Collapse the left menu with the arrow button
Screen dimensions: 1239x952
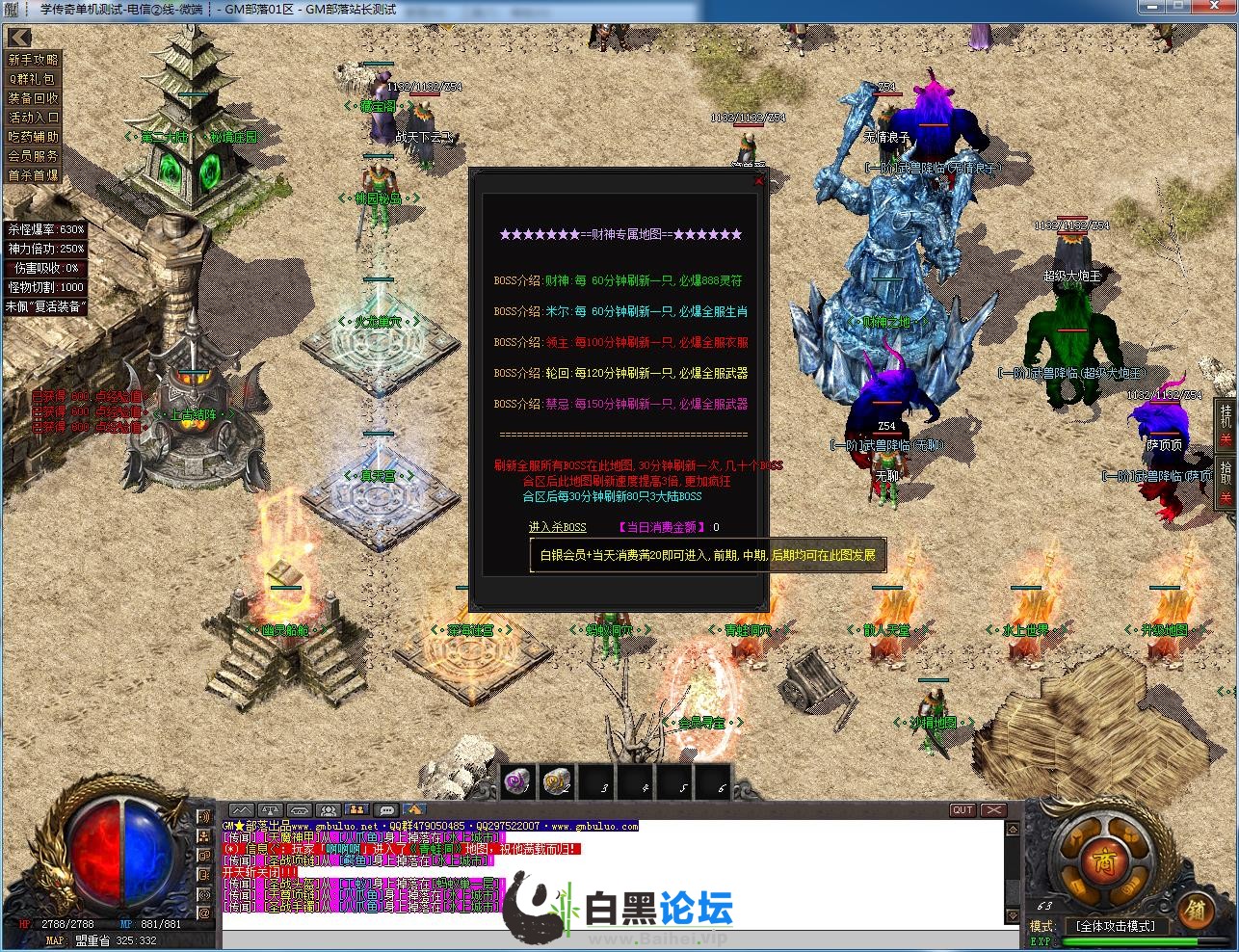point(19,38)
